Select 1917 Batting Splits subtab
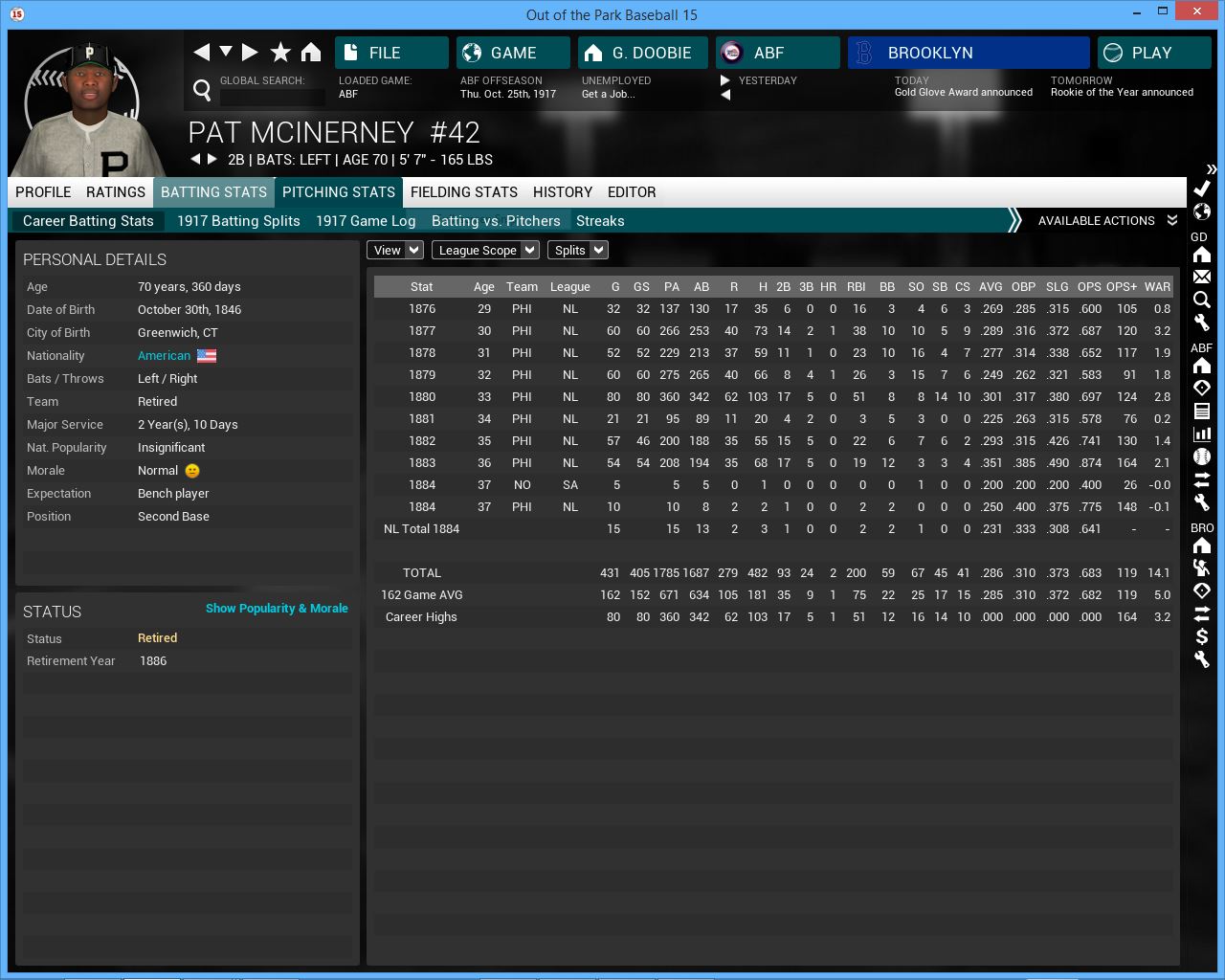The height and width of the screenshot is (980, 1225). pyautogui.click(x=238, y=221)
